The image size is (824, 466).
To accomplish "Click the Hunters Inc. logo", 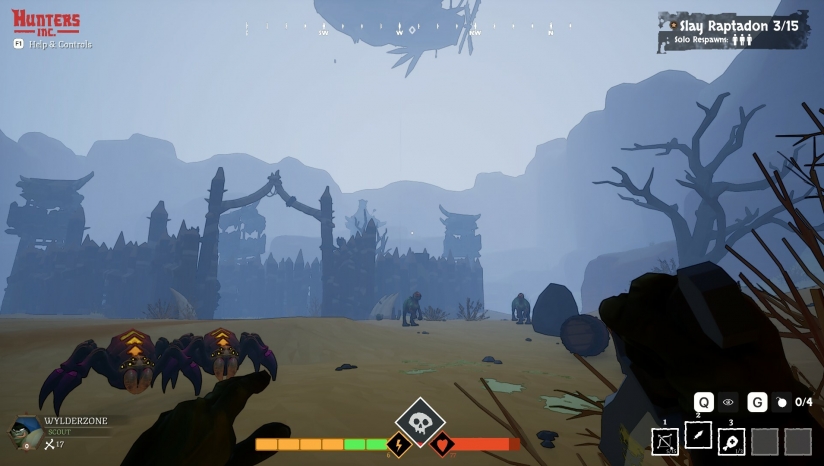I will pyautogui.click(x=46, y=21).
